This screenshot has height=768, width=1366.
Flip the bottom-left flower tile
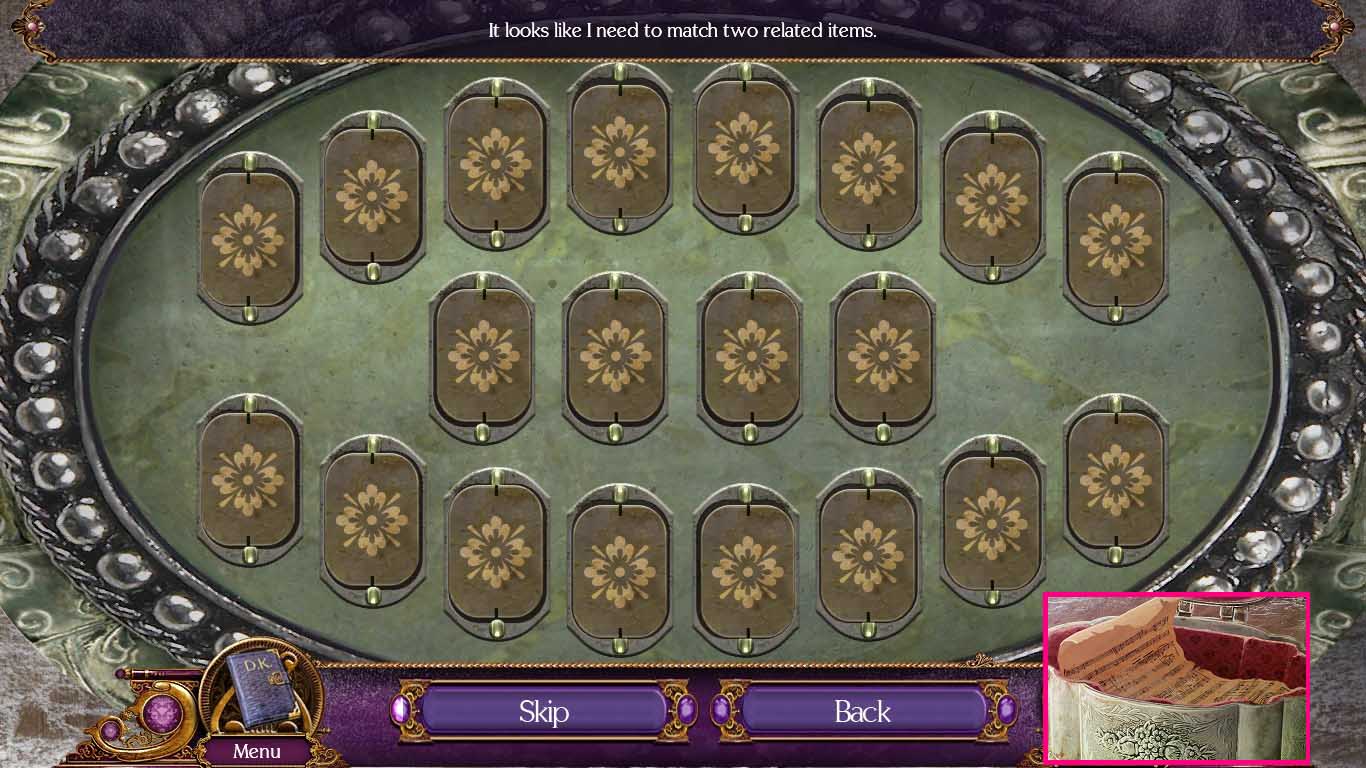[247, 478]
